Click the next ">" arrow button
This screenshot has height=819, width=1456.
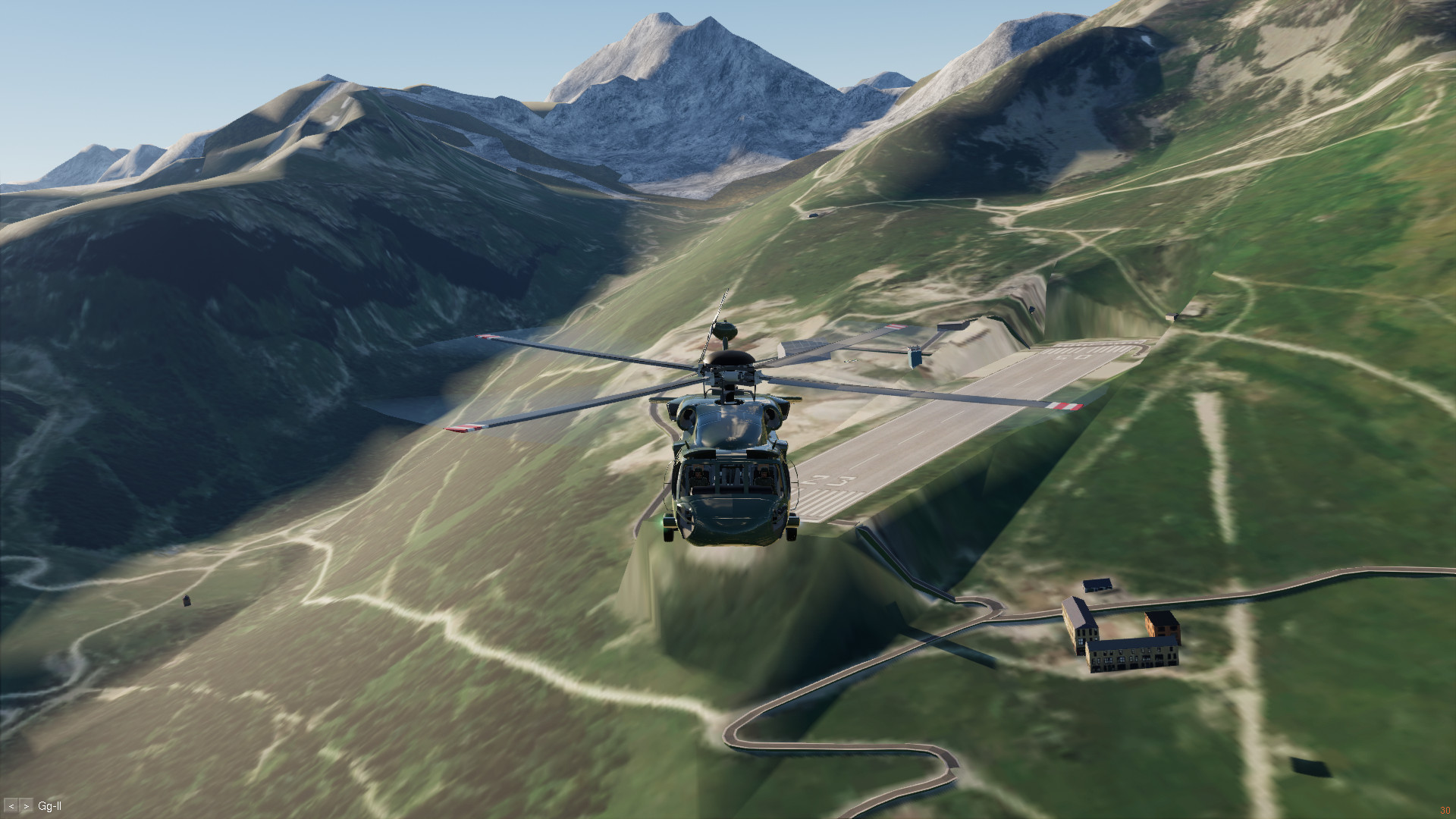pos(27,807)
